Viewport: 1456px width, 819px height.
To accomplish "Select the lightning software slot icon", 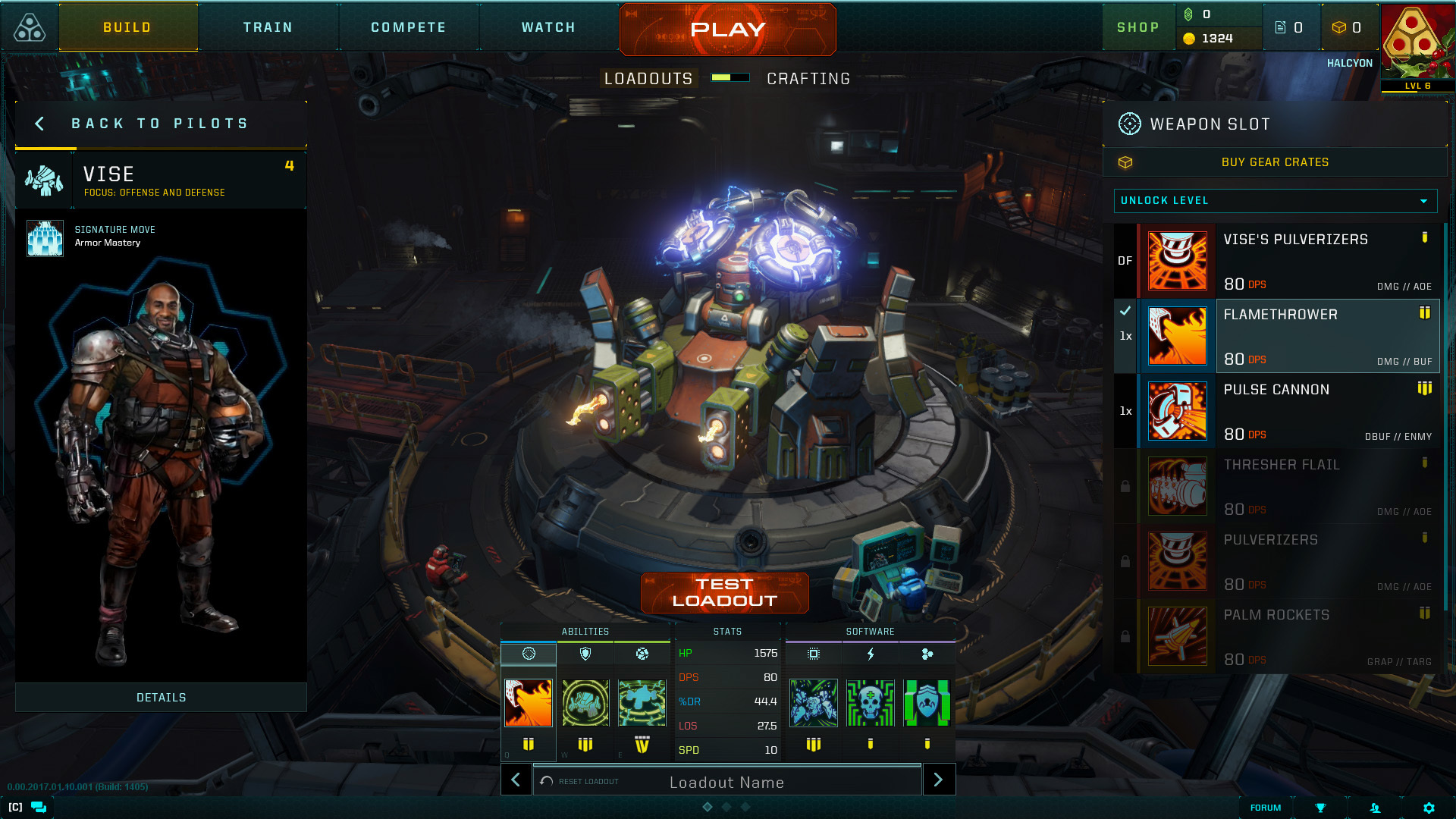I will click(x=870, y=653).
